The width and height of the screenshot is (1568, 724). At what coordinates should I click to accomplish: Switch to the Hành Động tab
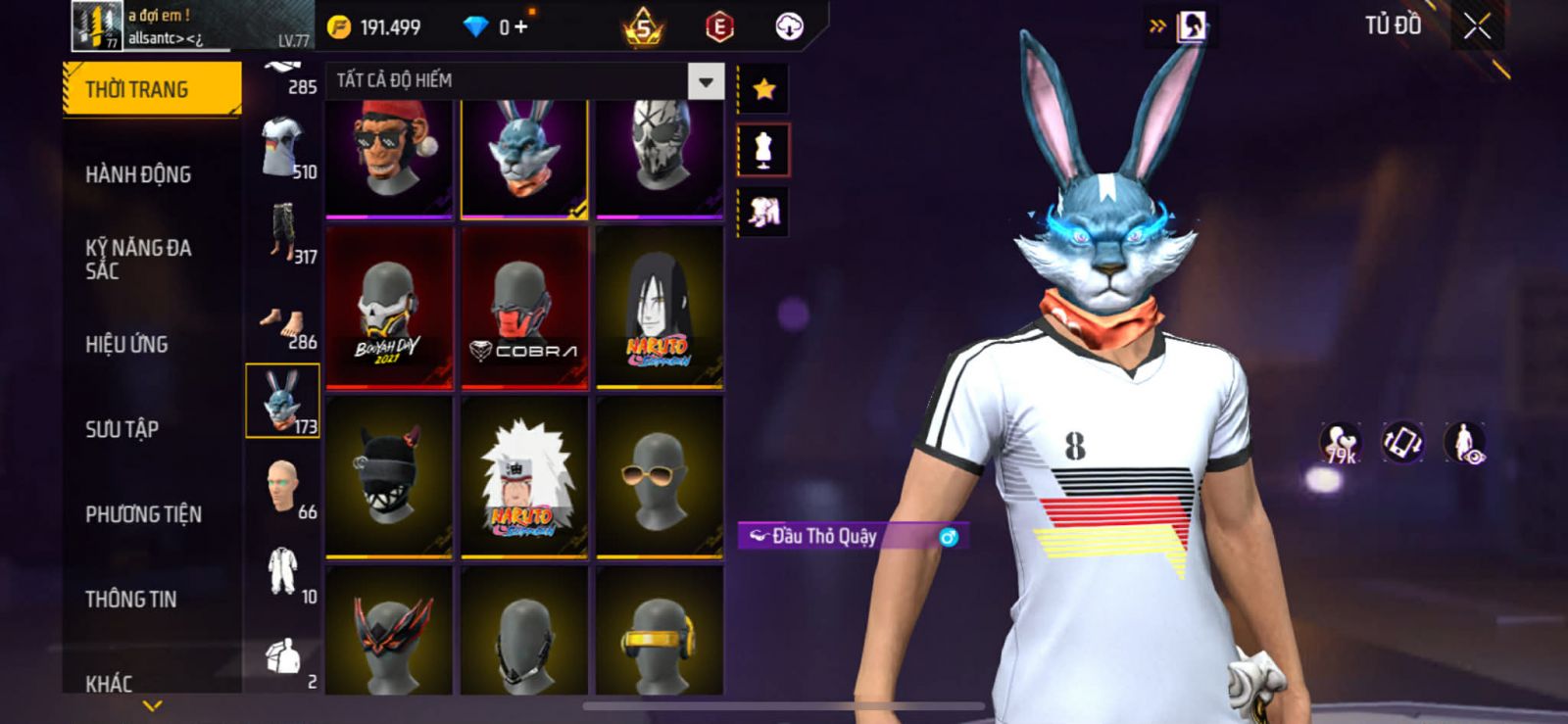click(138, 174)
